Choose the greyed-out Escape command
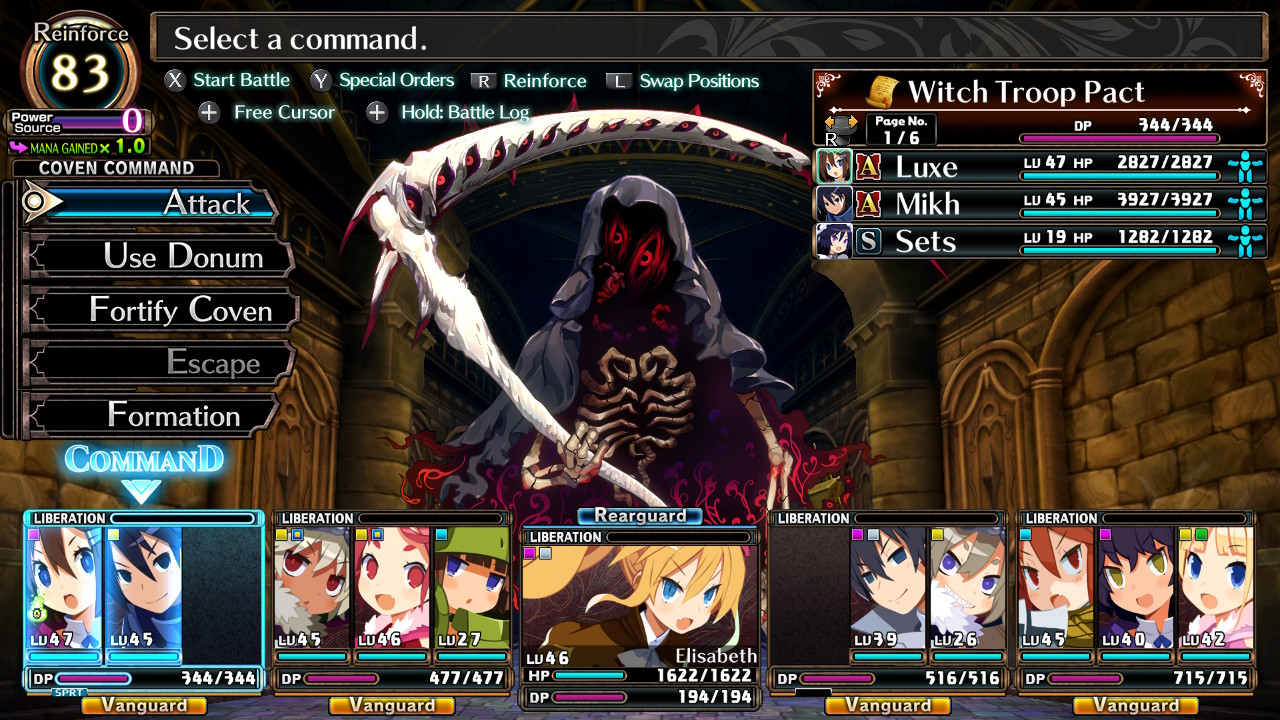Screen dimensions: 1280x720 click(x=158, y=363)
